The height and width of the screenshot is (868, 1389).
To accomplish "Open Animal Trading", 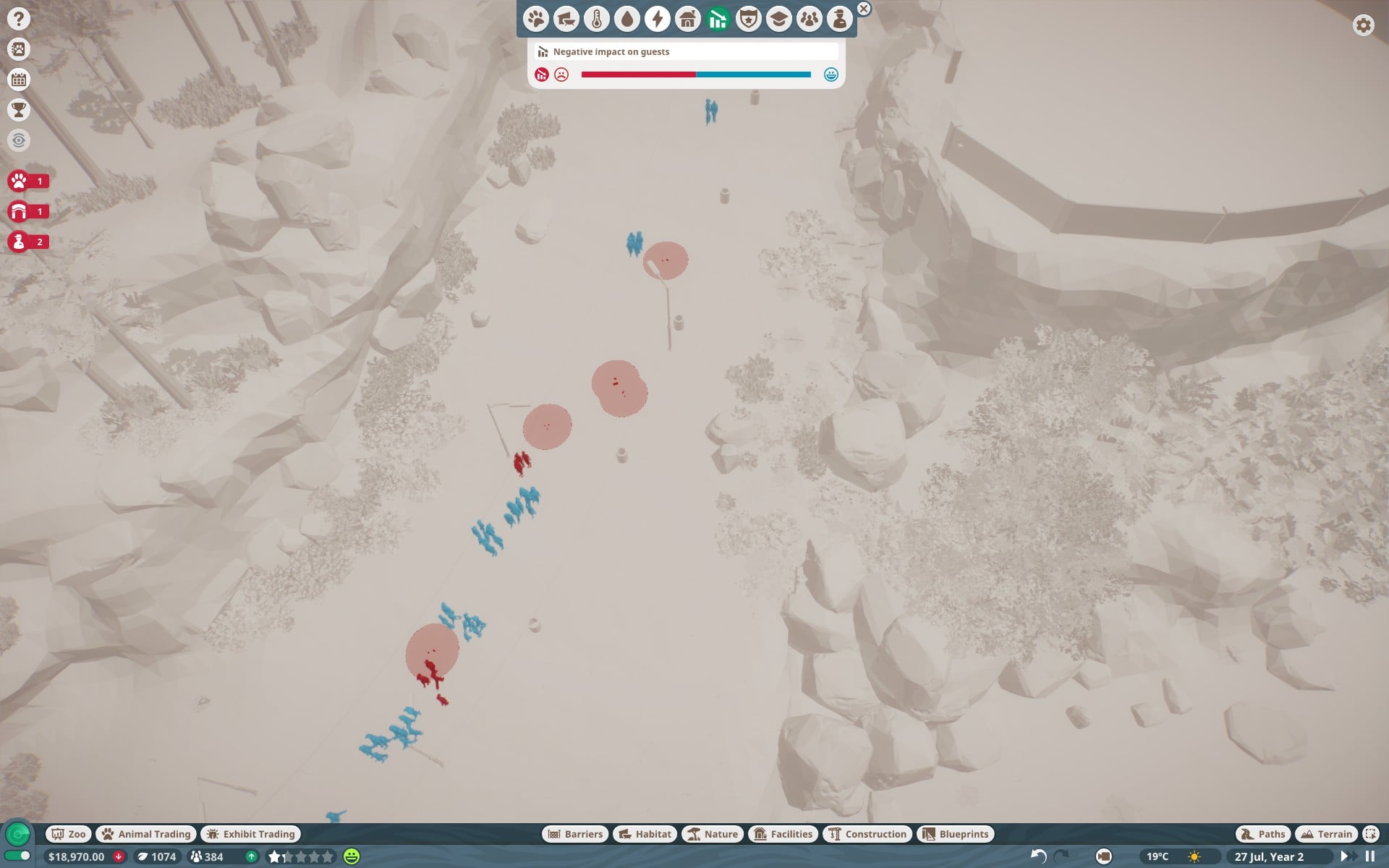I will pos(146,834).
